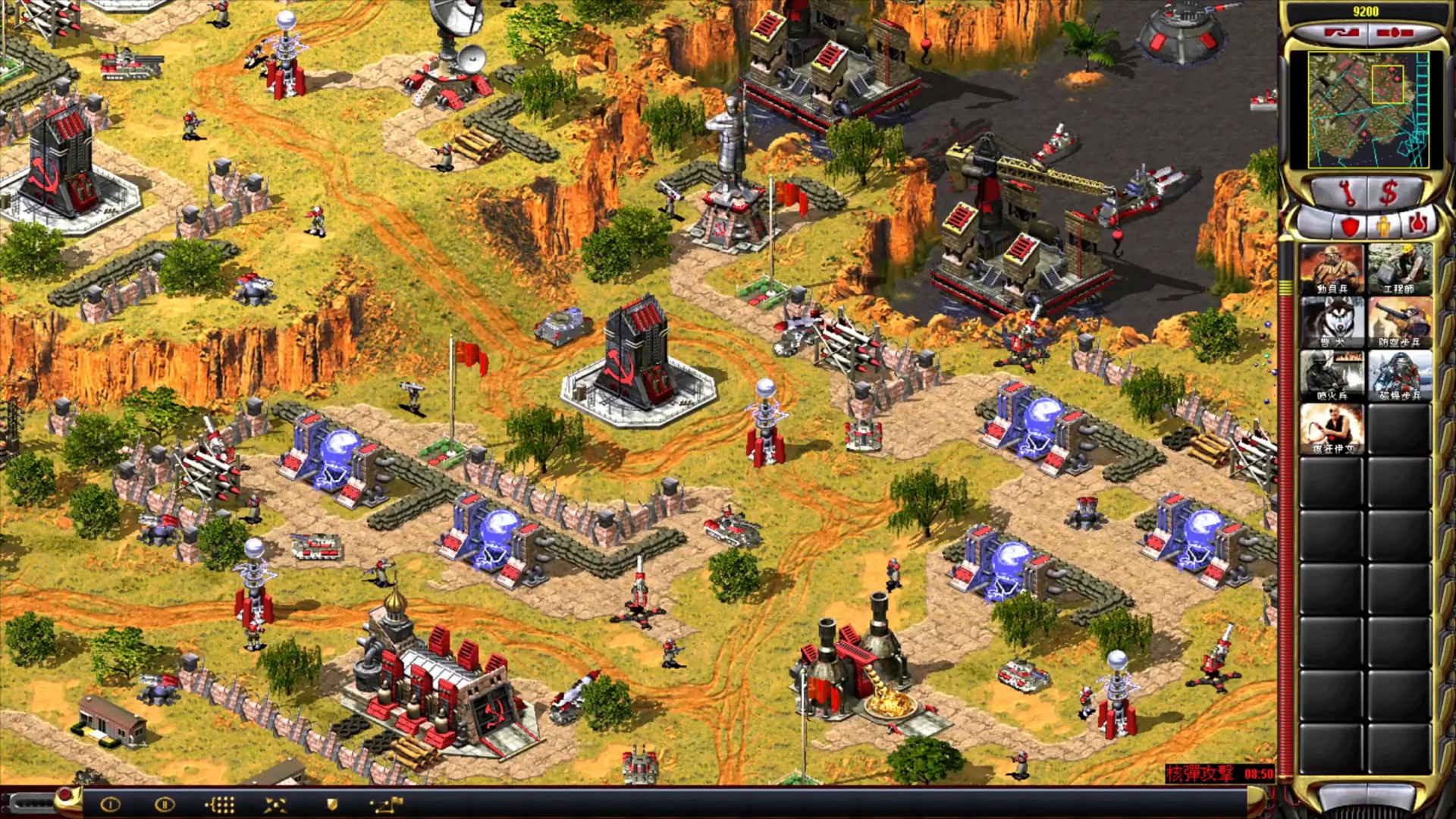Image resolution: width=1456 pixels, height=819 pixels.
Task: Queue the flamethrower infantry unit
Action: [x=1332, y=375]
